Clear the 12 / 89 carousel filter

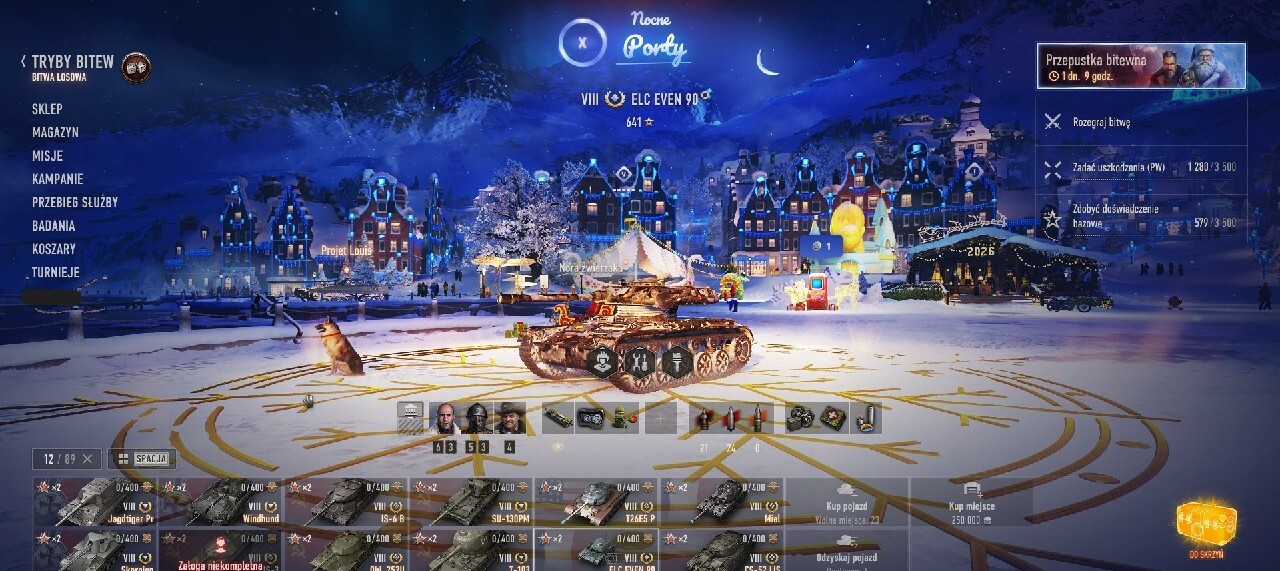click(x=87, y=459)
